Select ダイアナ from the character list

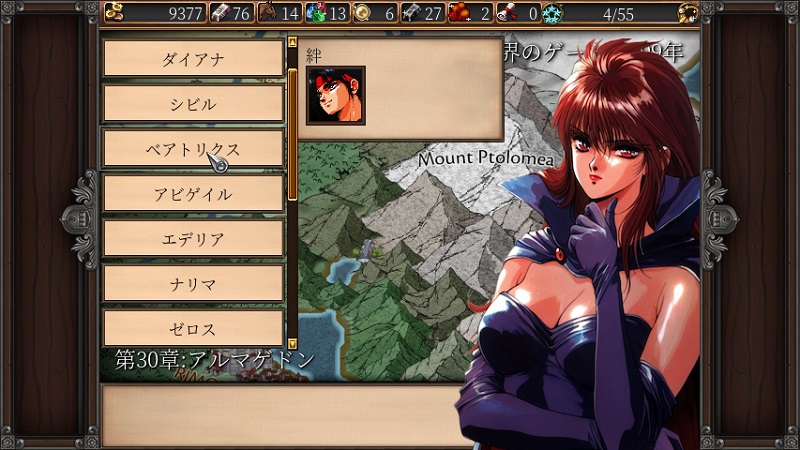(x=194, y=59)
